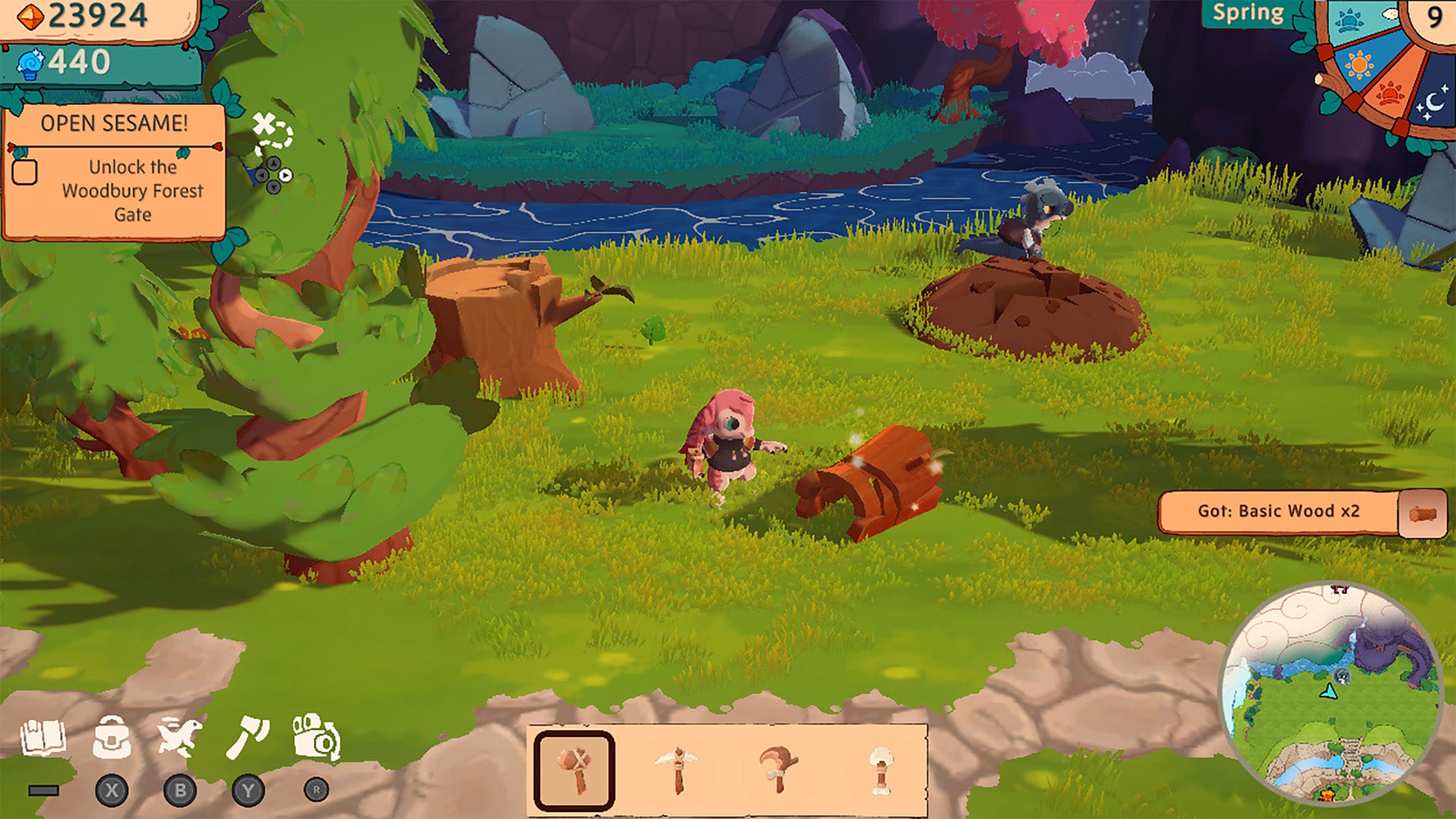Click the dinosaur companion icon
Screen dimensions: 1456x819
179,738
